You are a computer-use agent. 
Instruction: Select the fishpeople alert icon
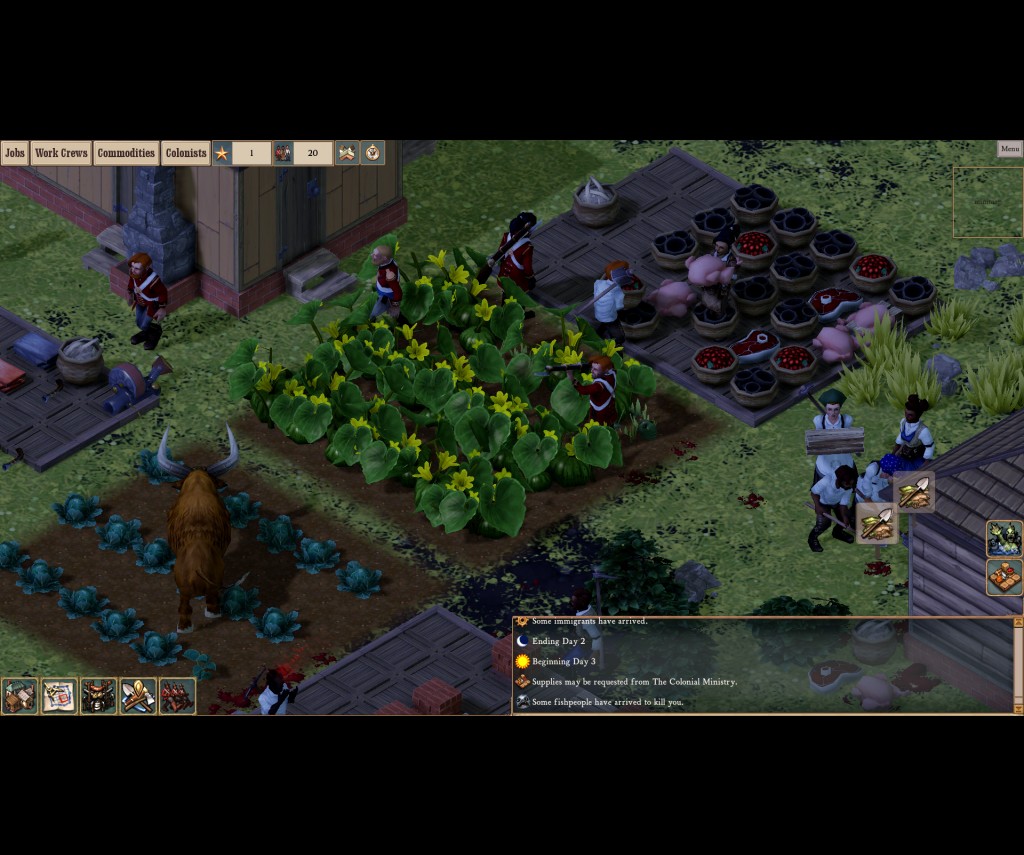pos(1004,539)
